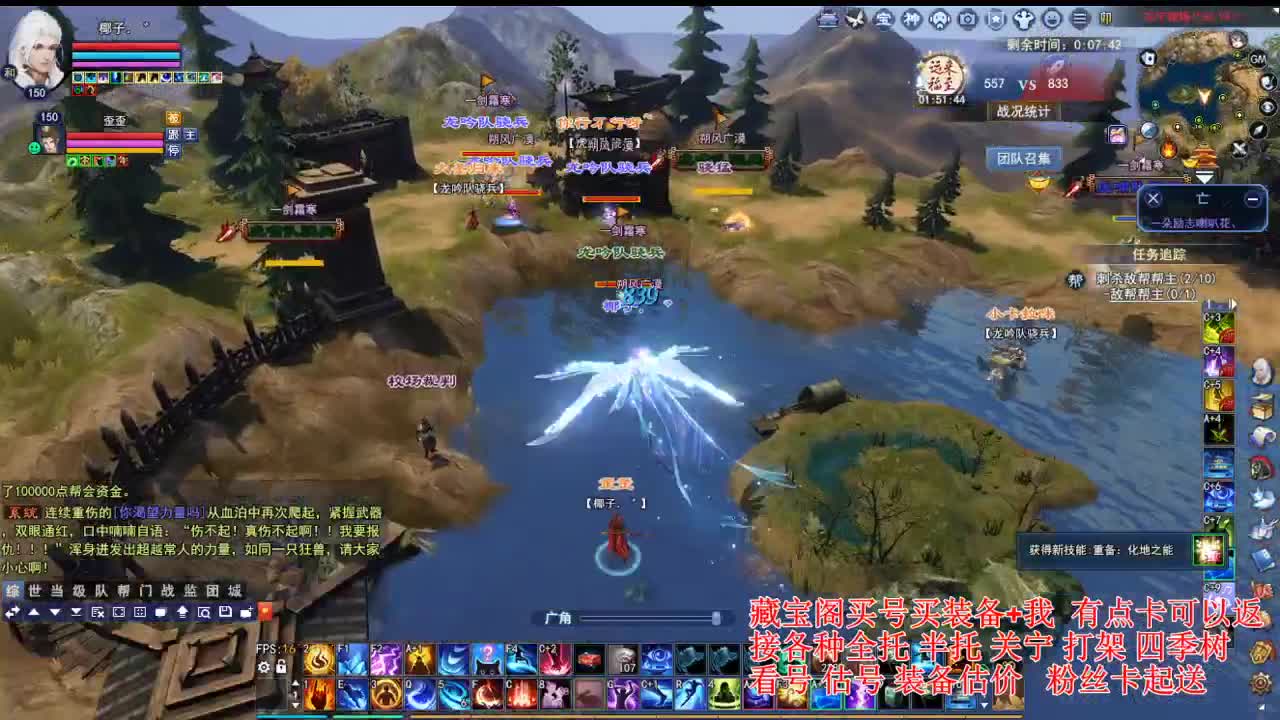Open the smiley emote icon in top toolbar

tap(1052, 18)
